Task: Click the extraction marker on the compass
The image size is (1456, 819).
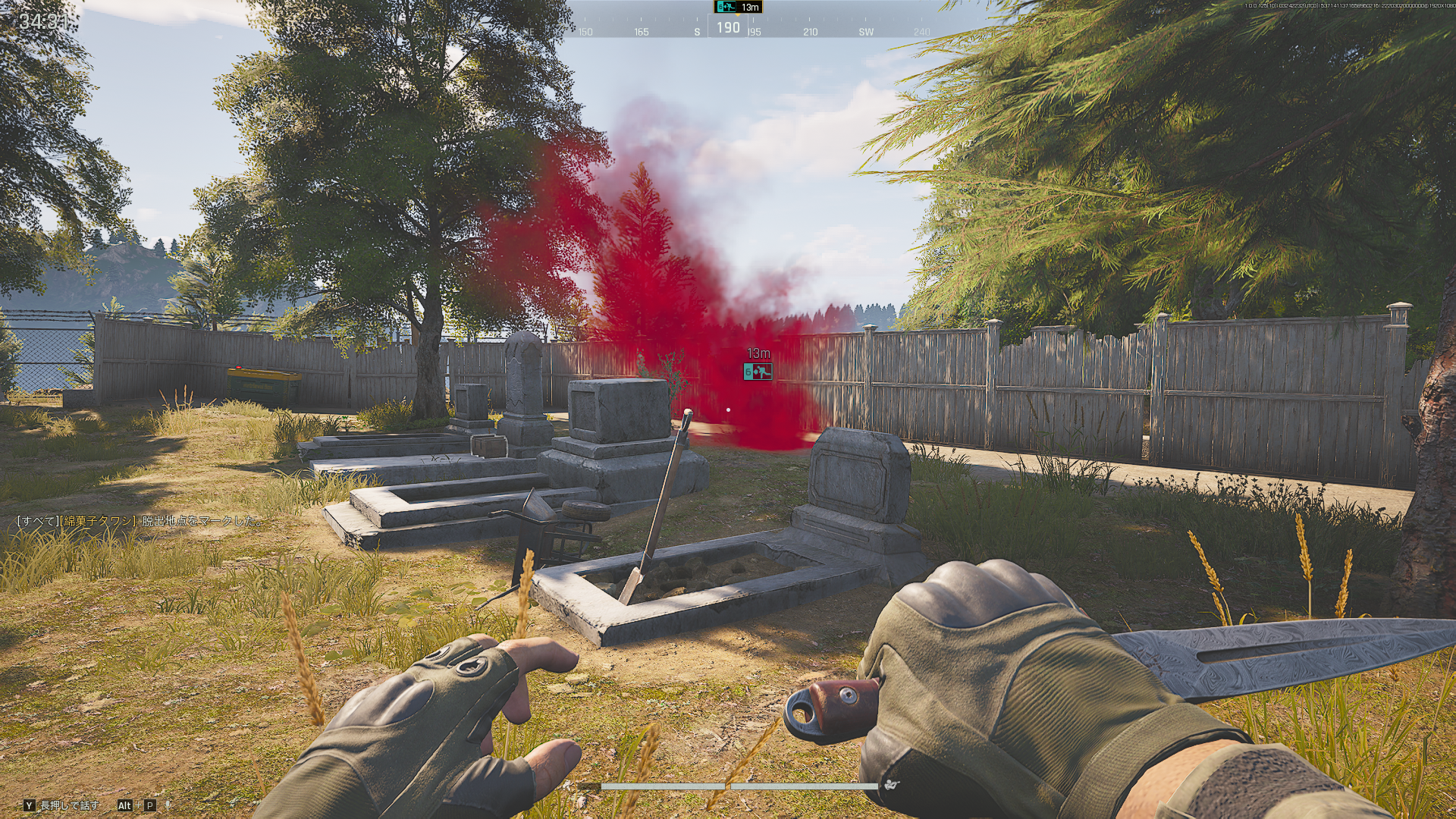Action: pyautogui.click(x=726, y=7)
